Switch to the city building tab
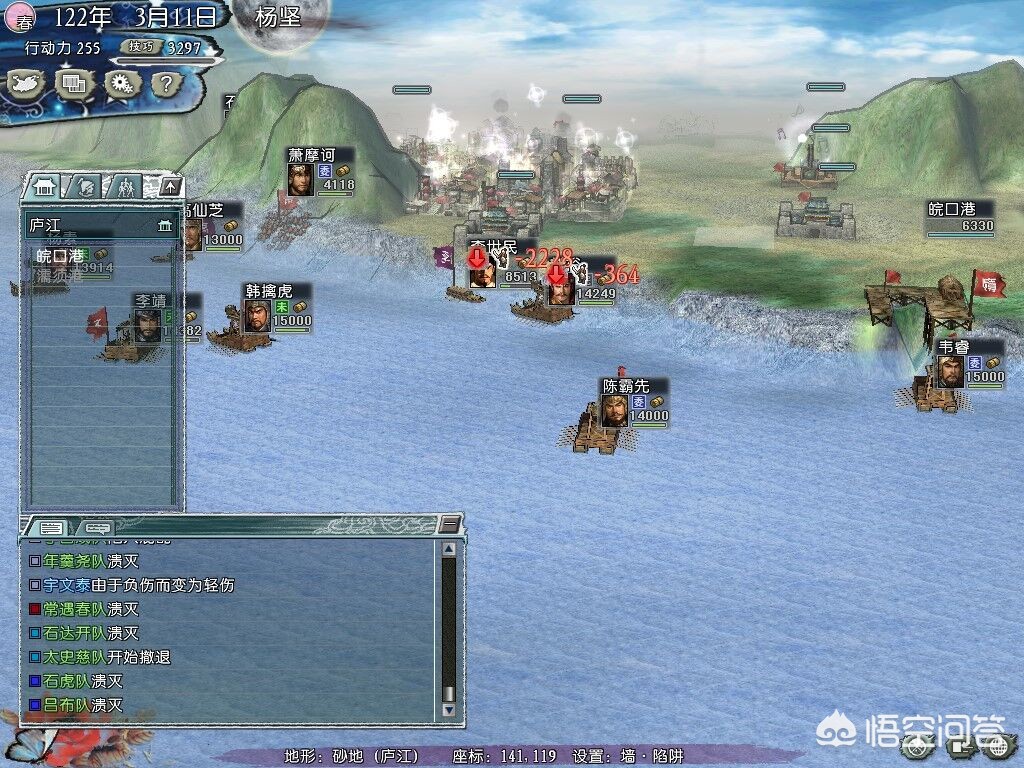 [x=44, y=186]
